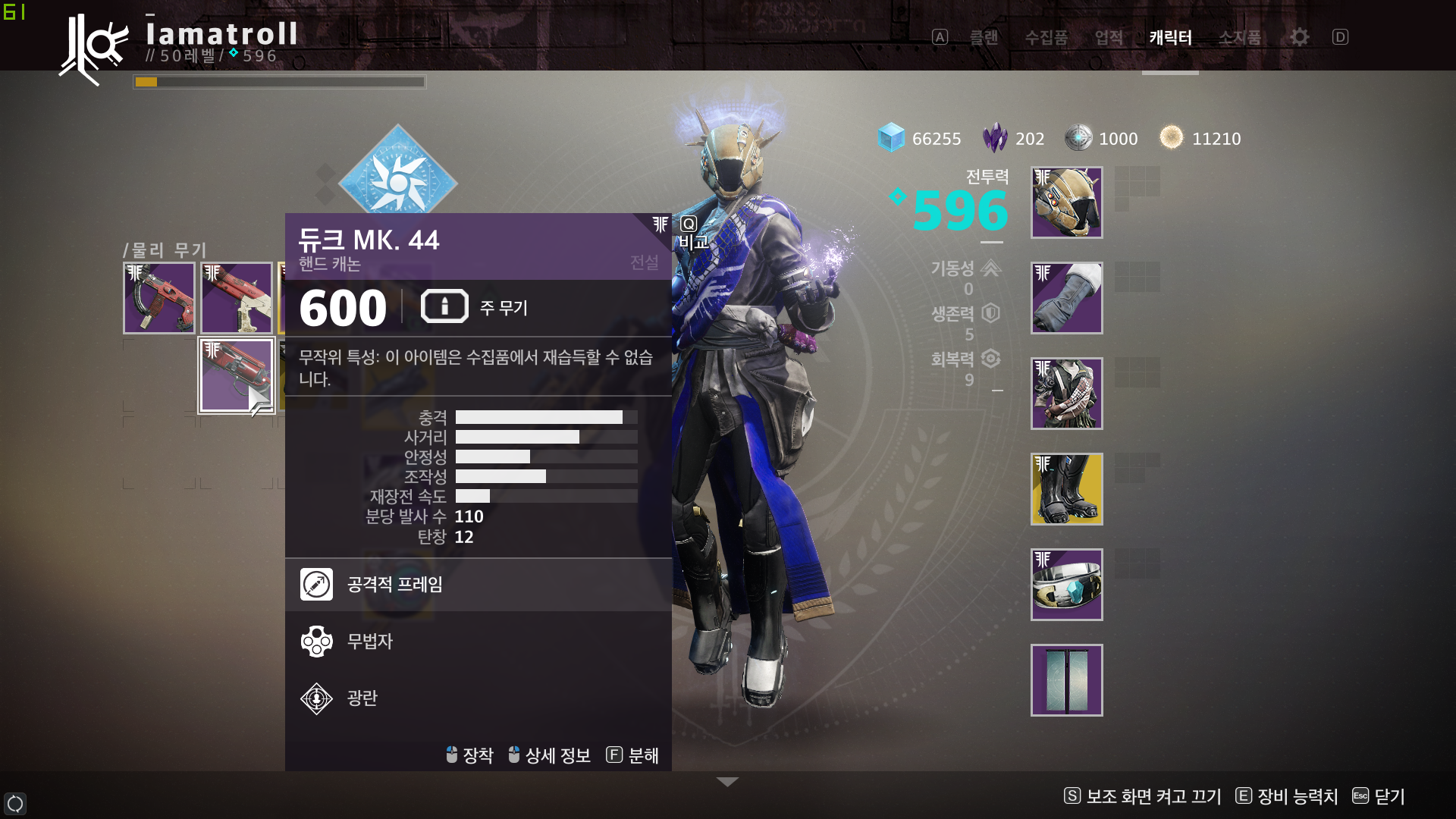Open the Warlock bond class item slot
Viewport: 1456px width, 819px height.
1066,585
